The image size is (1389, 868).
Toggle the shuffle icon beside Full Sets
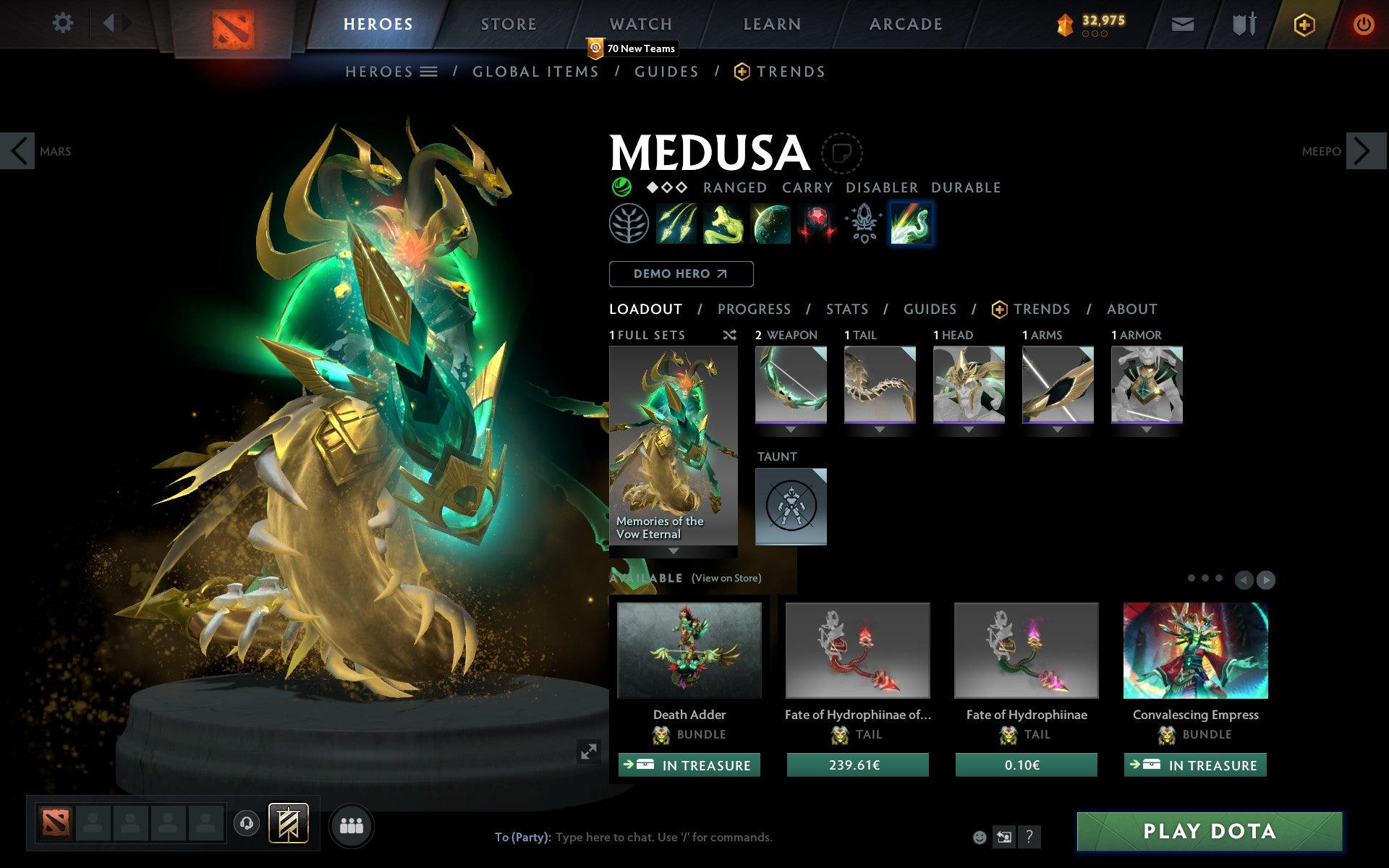pyautogui.click(x=729, y=335)
